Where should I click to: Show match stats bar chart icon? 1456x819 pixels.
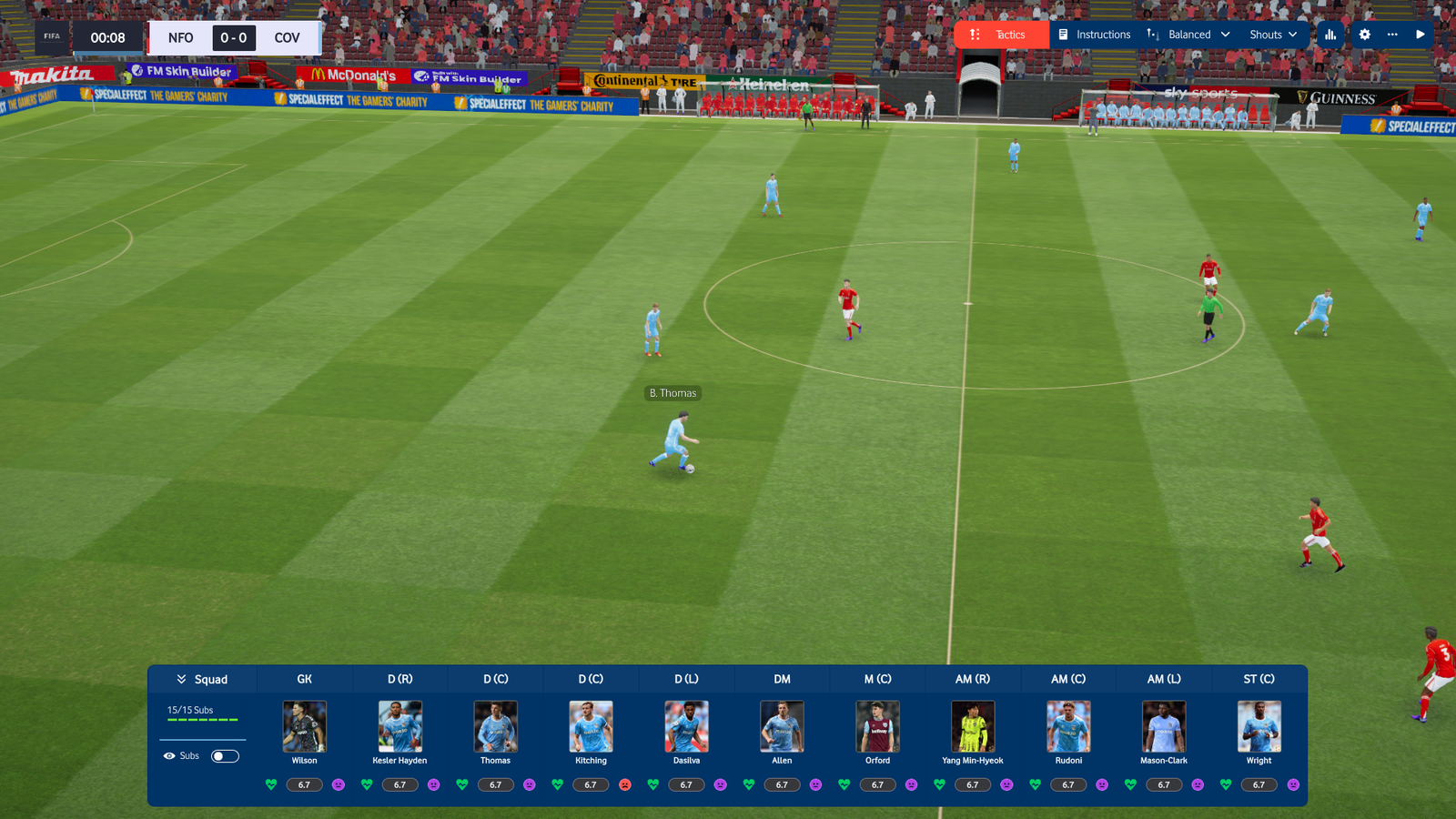click(x=1330, y=35)
